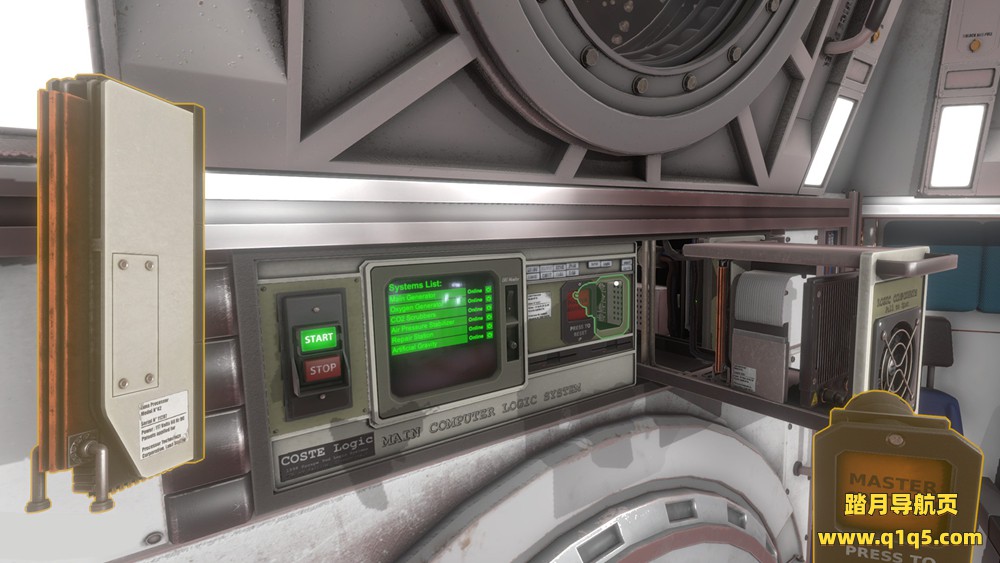Hit the red STOP button

[321, 369]
